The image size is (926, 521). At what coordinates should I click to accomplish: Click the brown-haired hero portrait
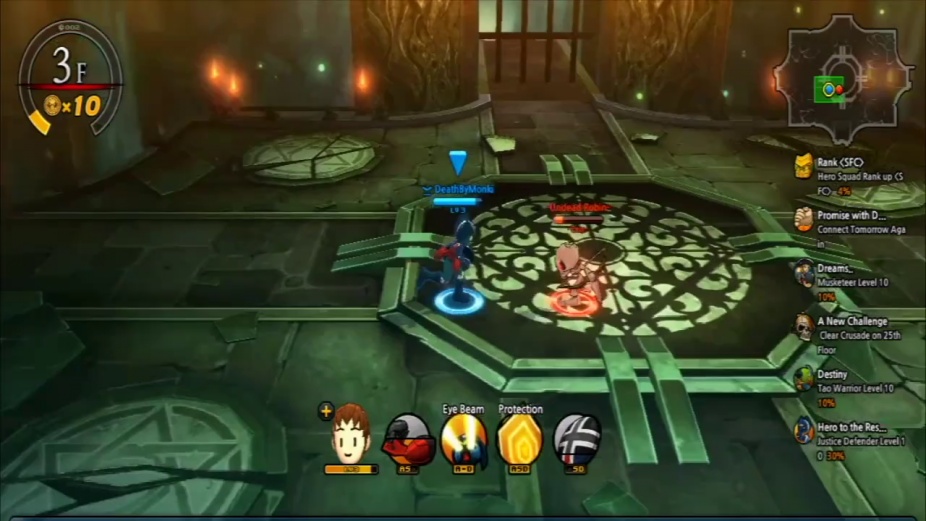click(351, 434)
